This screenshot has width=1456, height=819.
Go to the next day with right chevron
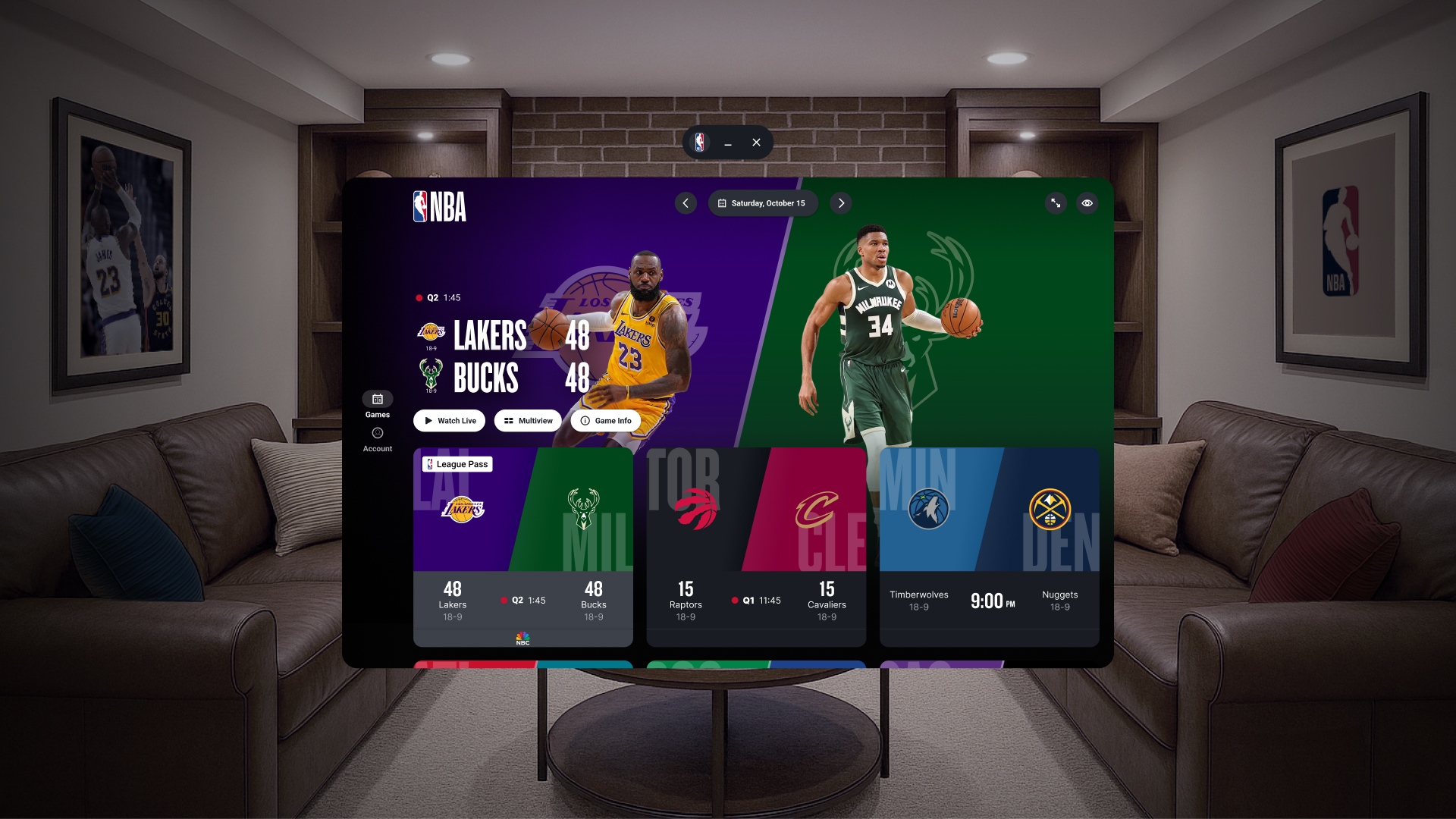(840, 202)
